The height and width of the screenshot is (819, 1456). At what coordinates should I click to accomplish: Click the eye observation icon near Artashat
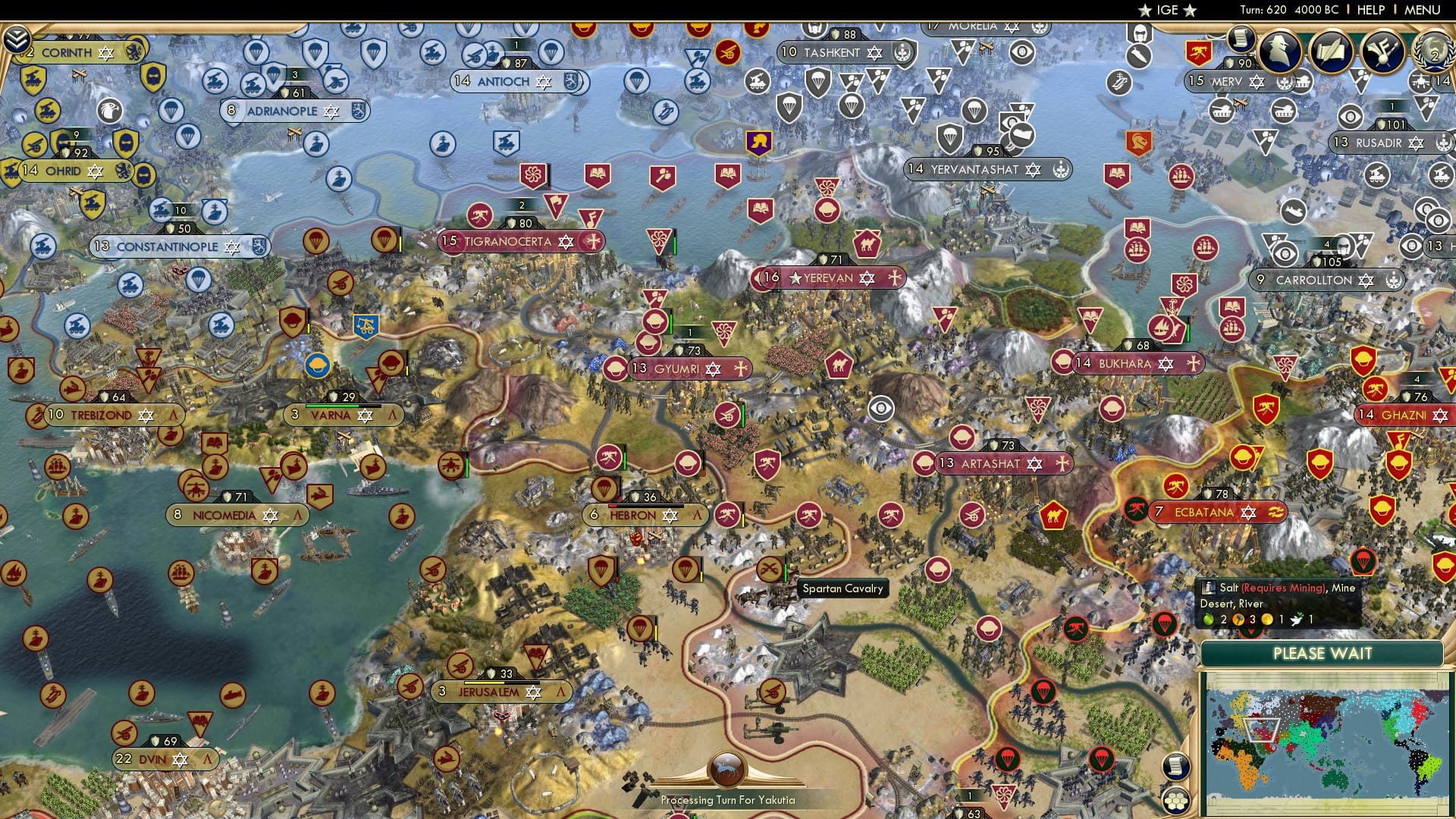880,408
